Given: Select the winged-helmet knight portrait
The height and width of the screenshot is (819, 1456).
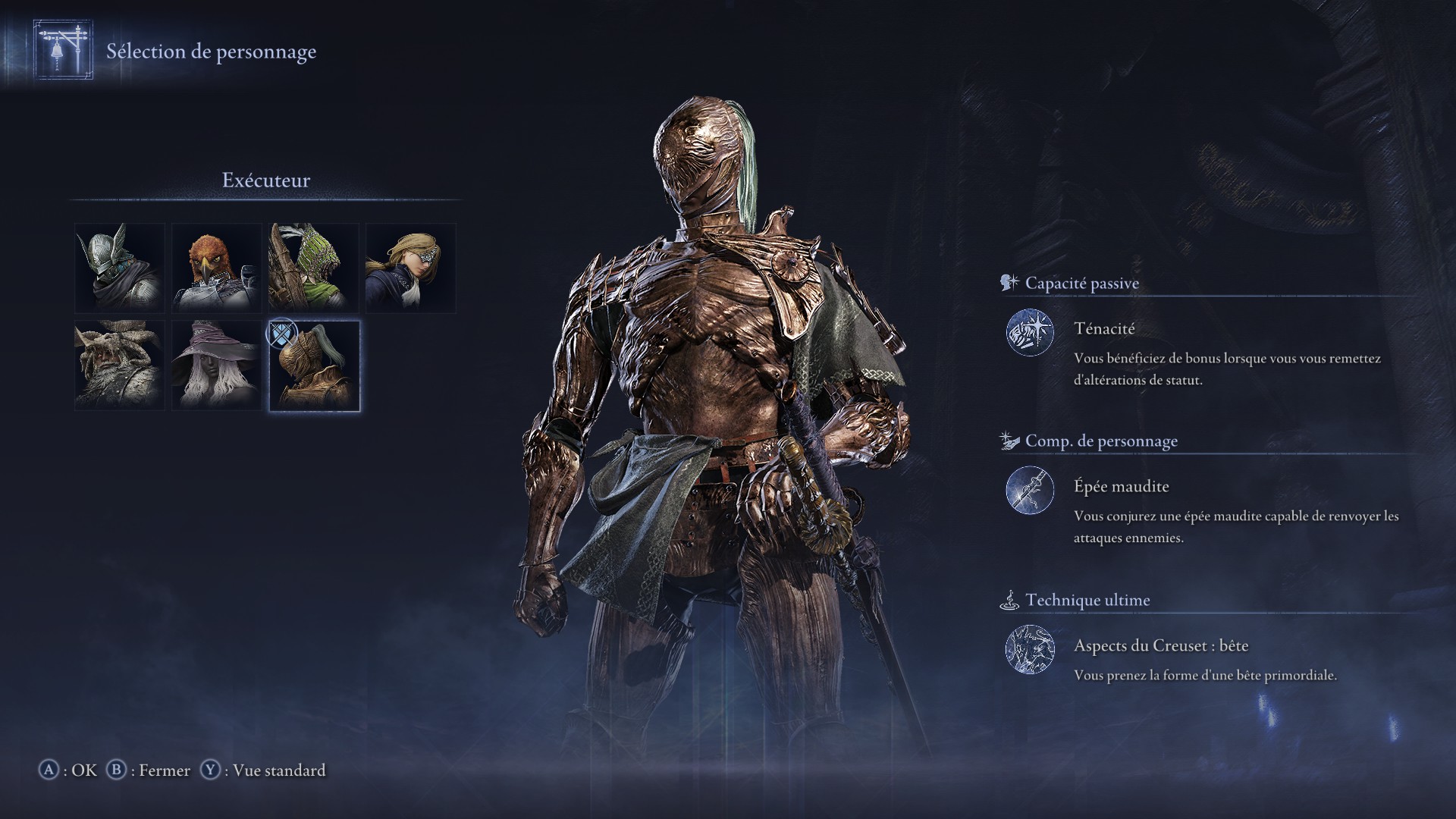Looking at the screenshot, I should tap(118, 268).
